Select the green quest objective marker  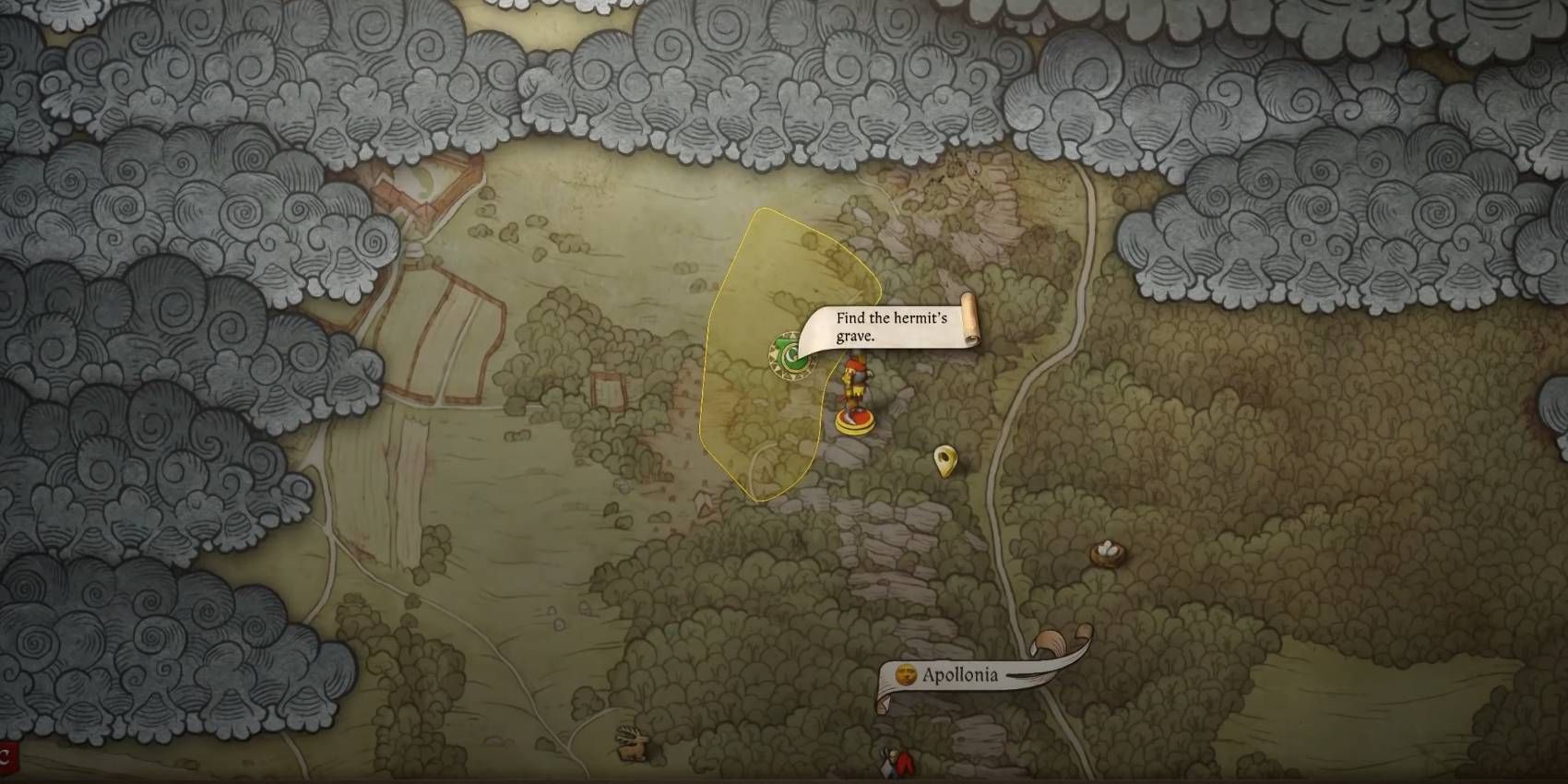coord(791,356)
